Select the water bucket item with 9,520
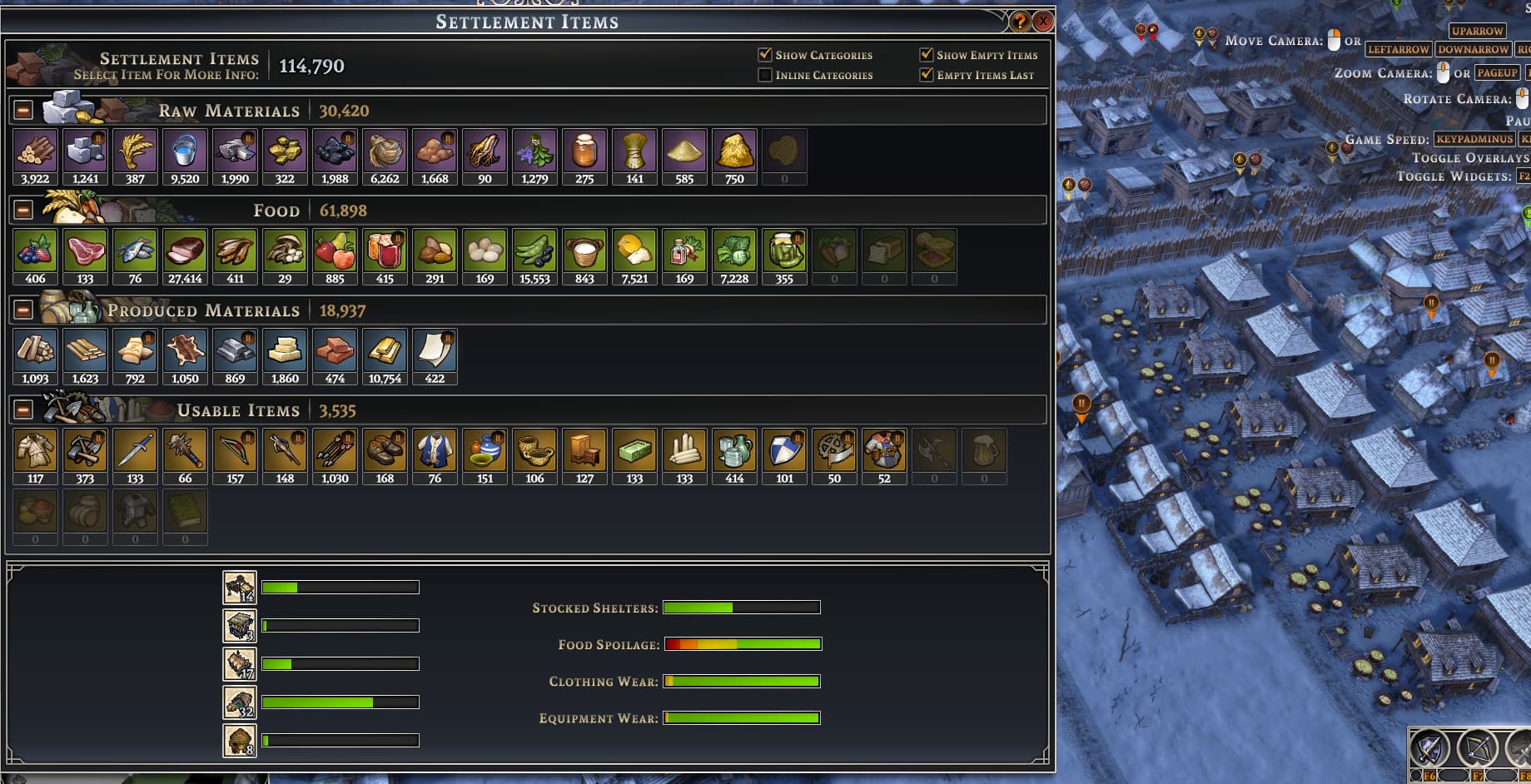The image size is (1531, 784). tap(185, 151)
